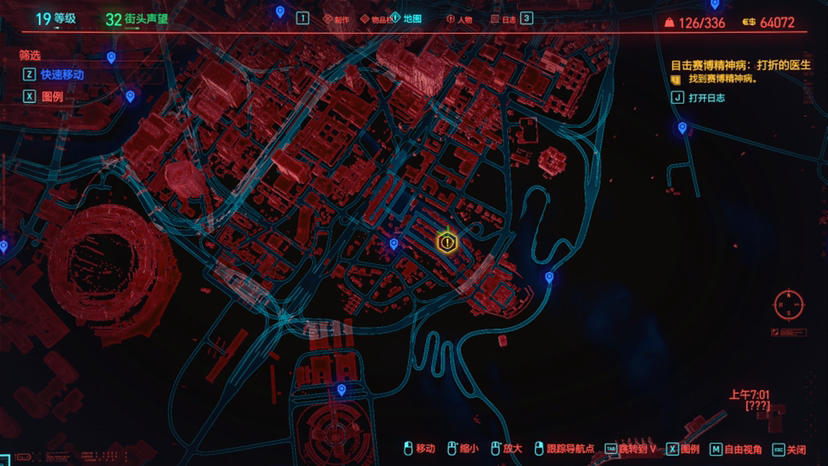Select the yellow quest marker on the map
Viewport: 828px width, 466px height.
click(447, 242)
